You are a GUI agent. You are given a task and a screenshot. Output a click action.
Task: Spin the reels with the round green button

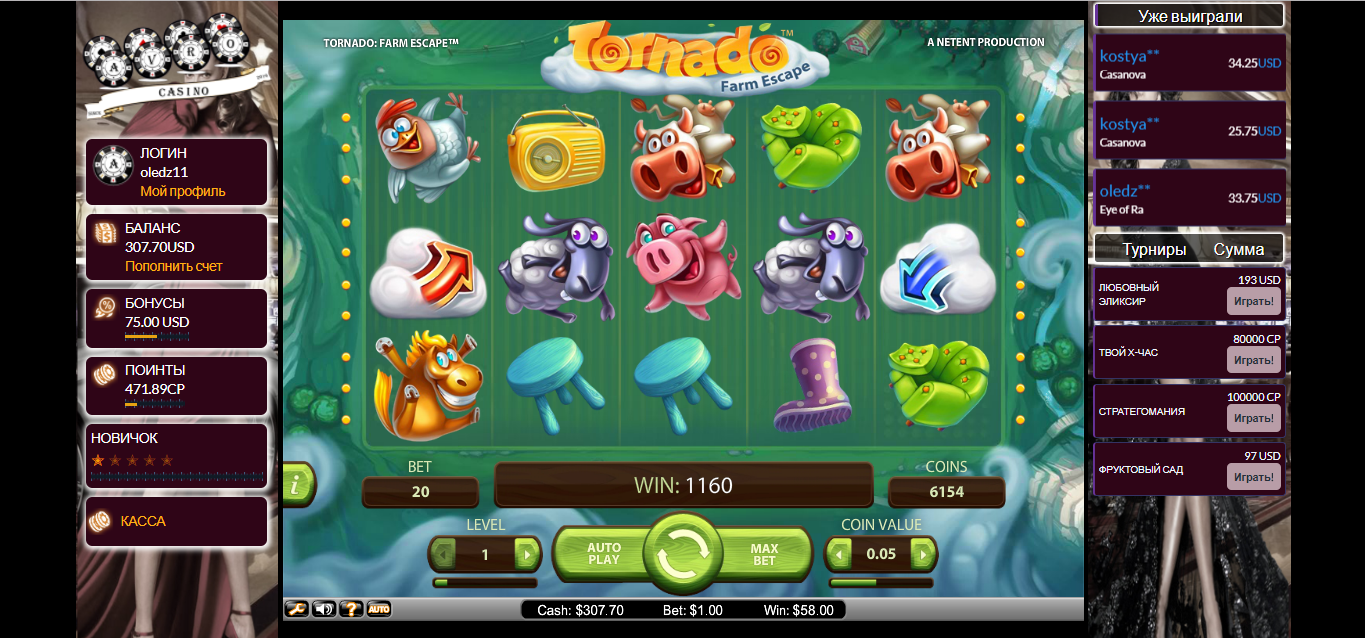tap(682, 553)
